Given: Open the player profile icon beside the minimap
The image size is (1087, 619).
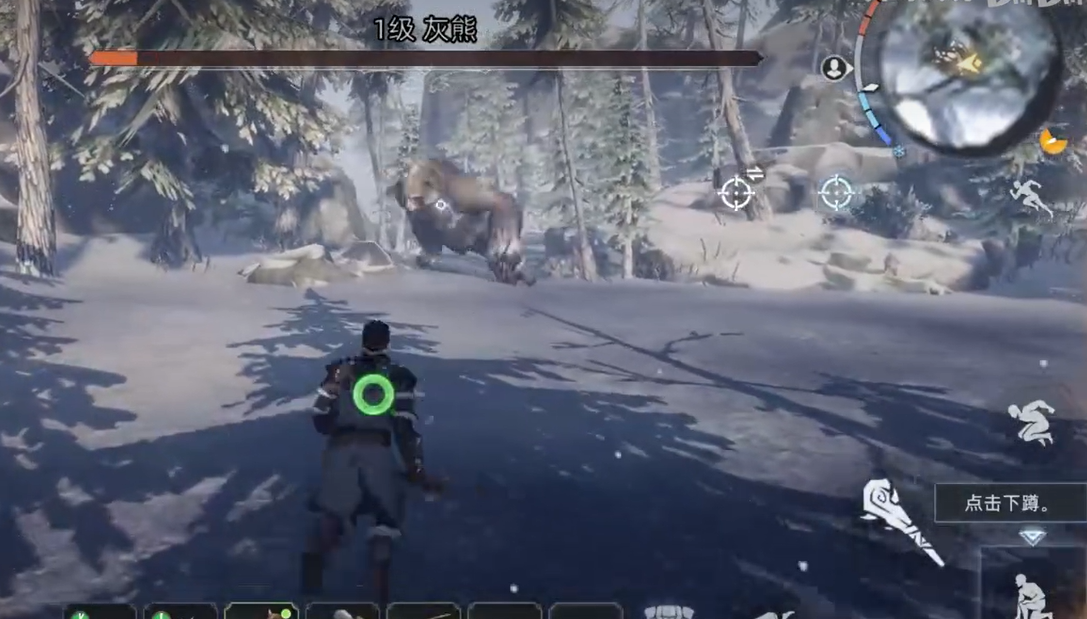Looking at the screenshot, I should click(x=834, y=68).
